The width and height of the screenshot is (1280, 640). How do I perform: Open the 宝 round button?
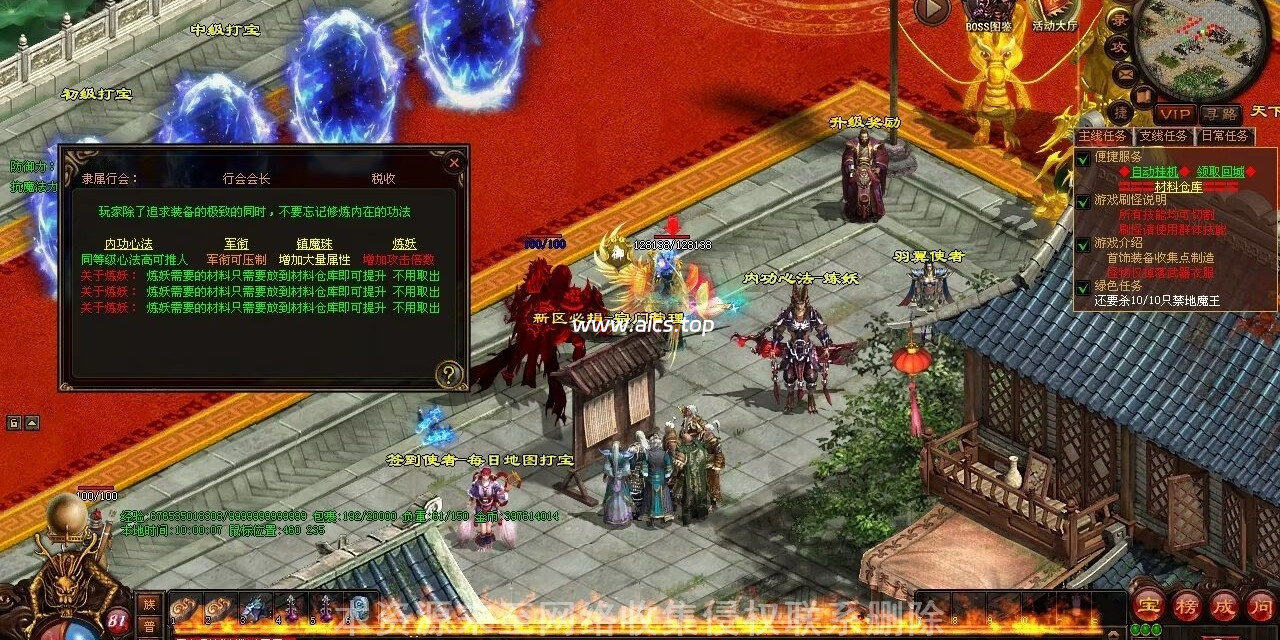coord(1147,604)
